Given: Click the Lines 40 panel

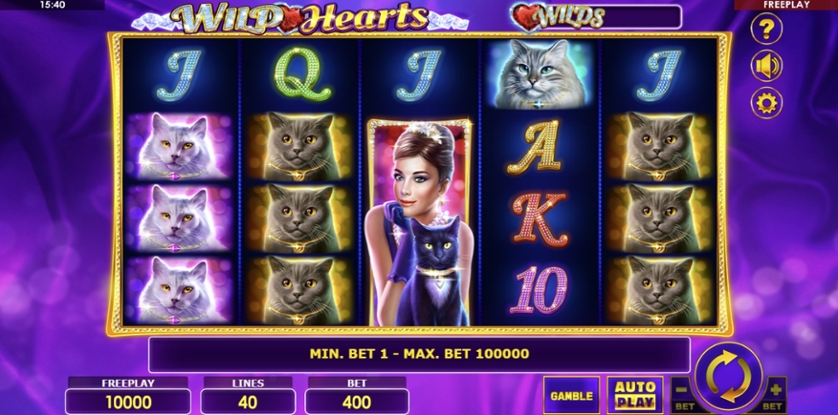Looking at the screenshot, I should tap(248, 394).
